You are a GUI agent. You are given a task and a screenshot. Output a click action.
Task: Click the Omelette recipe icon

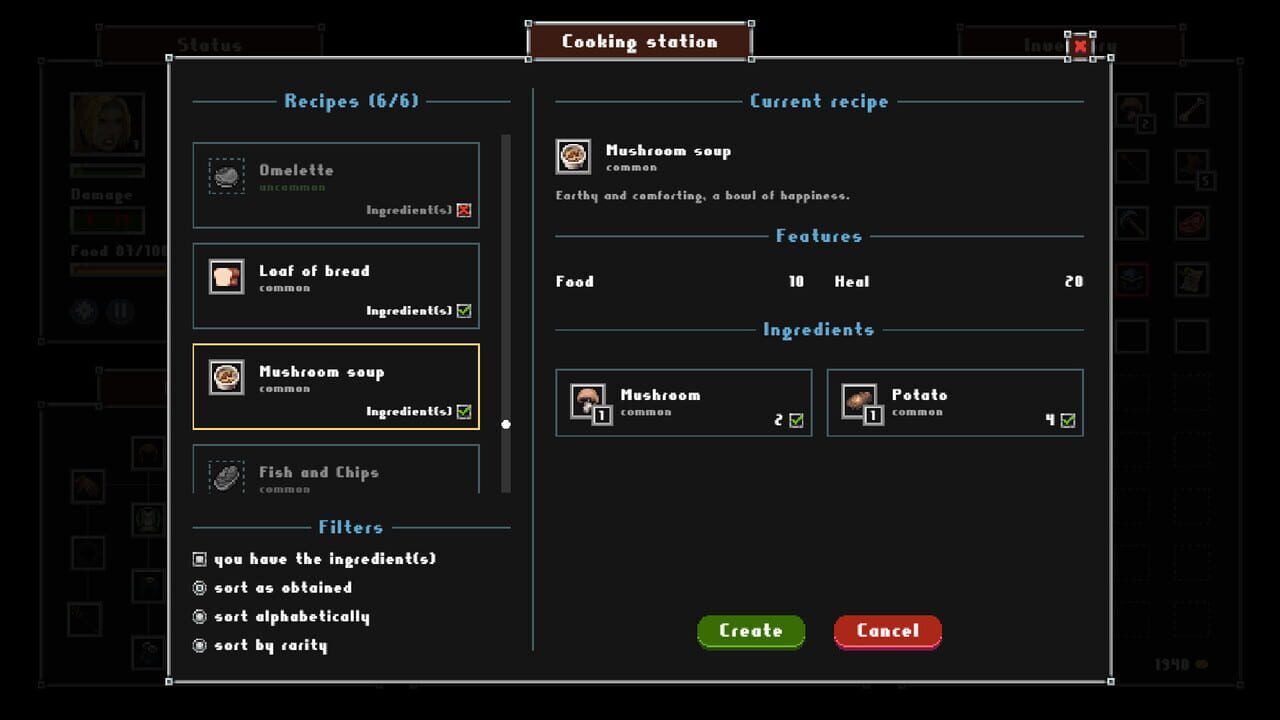pyautogui.click(x=225, y=177)
